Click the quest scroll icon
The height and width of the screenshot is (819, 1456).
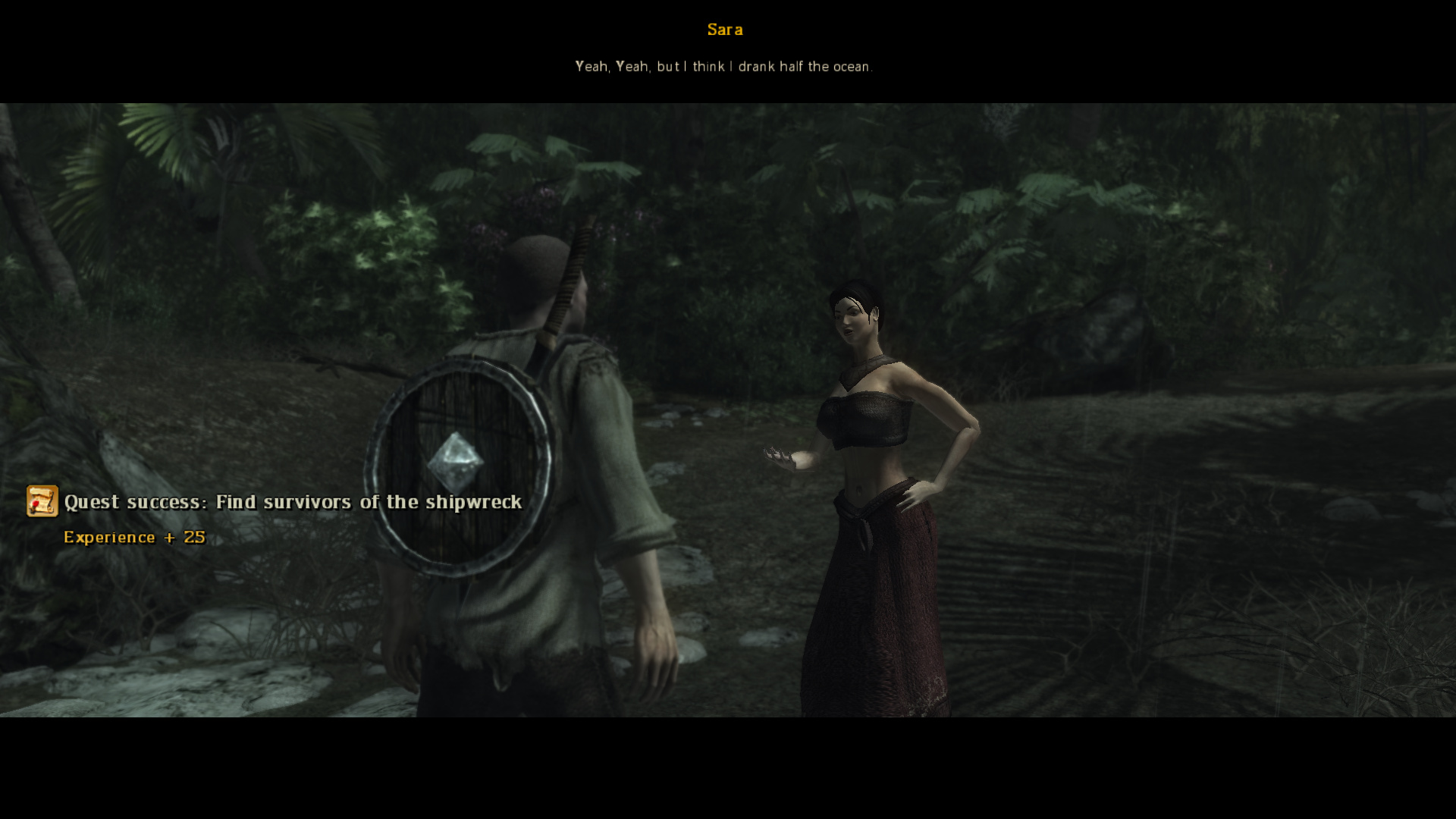(x=42, y=501)
